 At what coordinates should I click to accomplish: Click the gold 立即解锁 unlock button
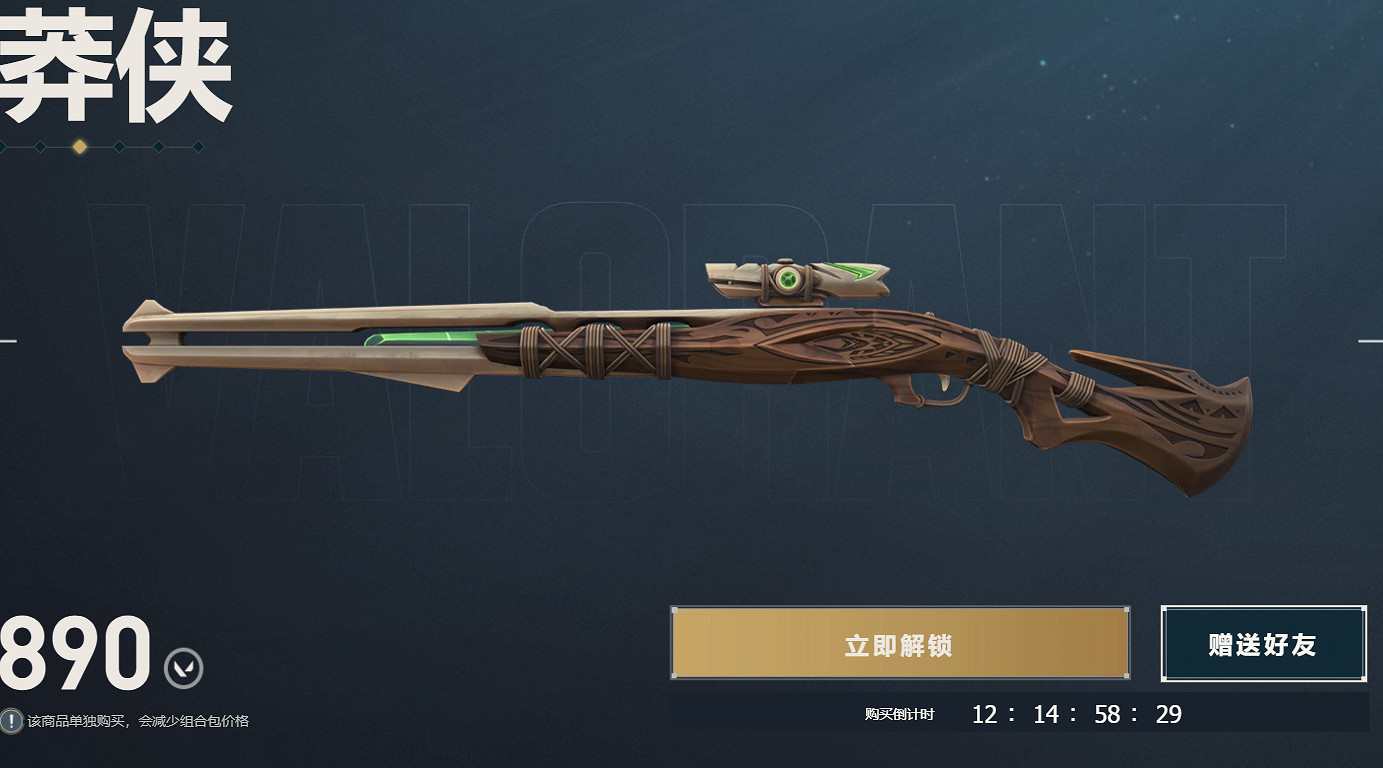tap(899, 644)
